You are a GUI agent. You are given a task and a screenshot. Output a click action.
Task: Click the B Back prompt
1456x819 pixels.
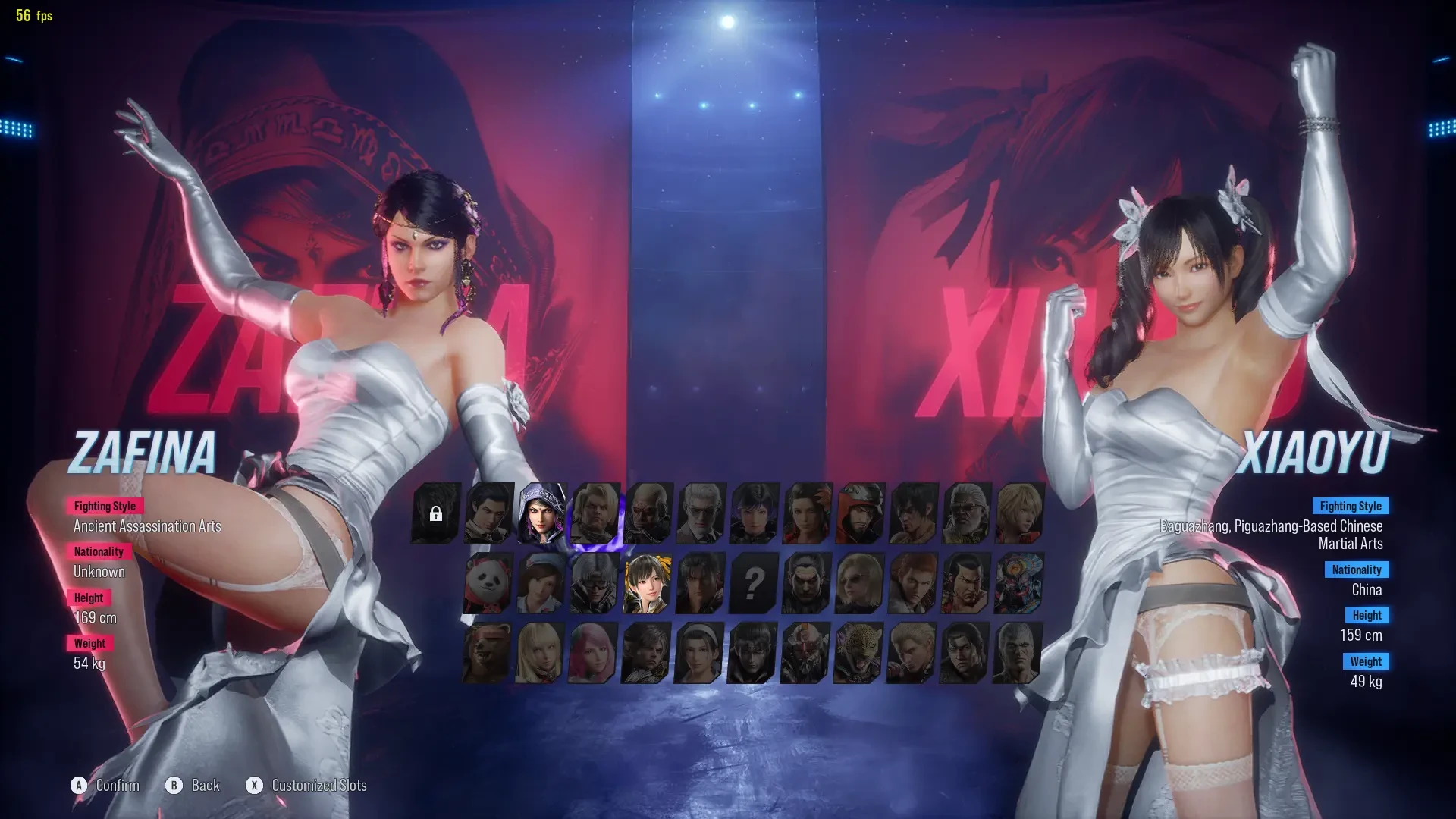(x=193, y=786)
